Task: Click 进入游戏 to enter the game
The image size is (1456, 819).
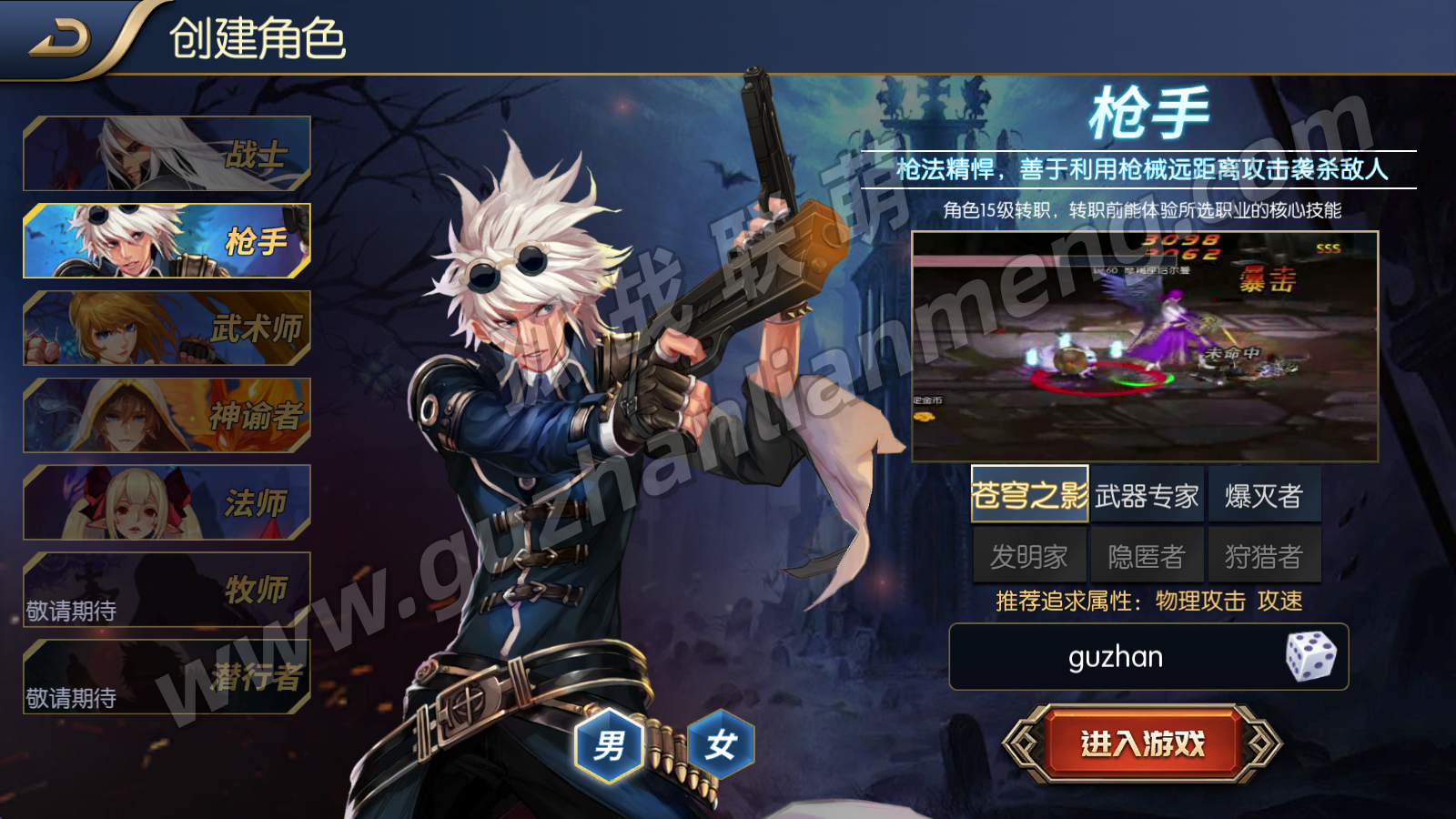Action: point(1142,743)
